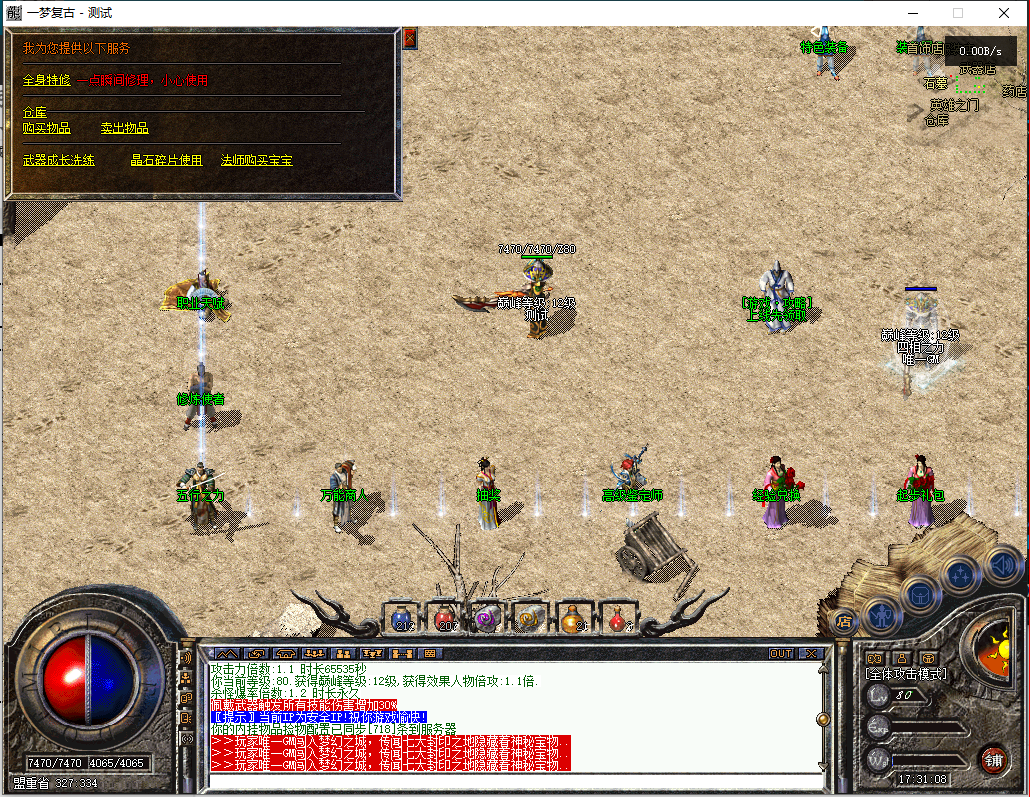Open the skills sparkle round button
Image resolution: width=1030 pixels, height=797 pixels.
[x=961, y=574]
